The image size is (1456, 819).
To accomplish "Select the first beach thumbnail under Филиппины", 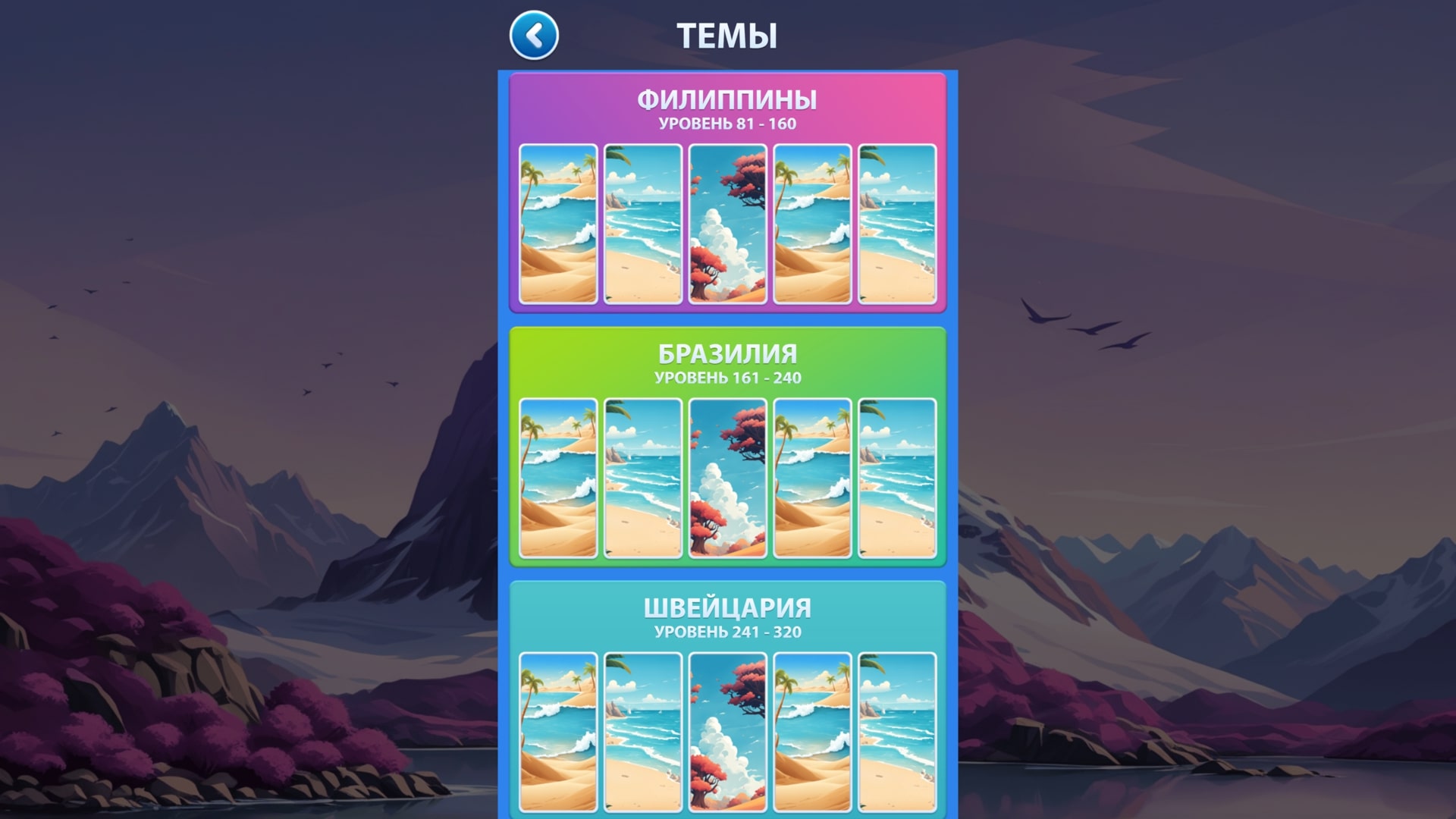I will (x=558, y=224).
